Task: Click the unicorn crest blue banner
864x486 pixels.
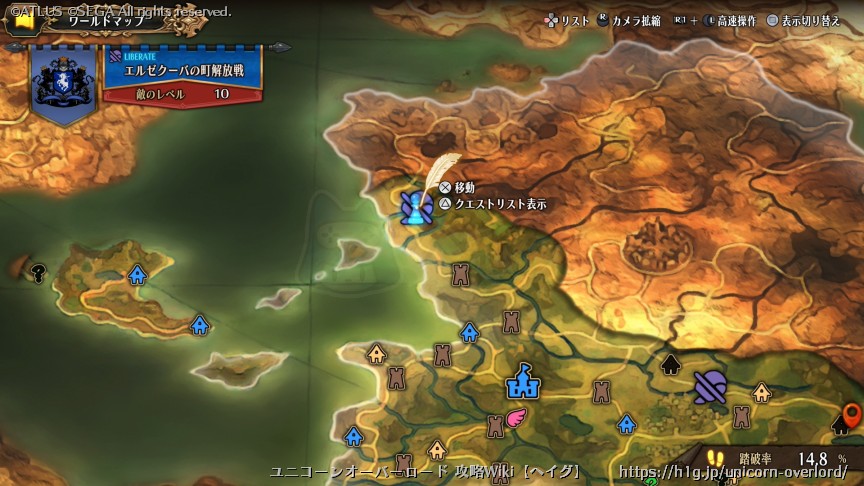Action: [x=64, y=82]
